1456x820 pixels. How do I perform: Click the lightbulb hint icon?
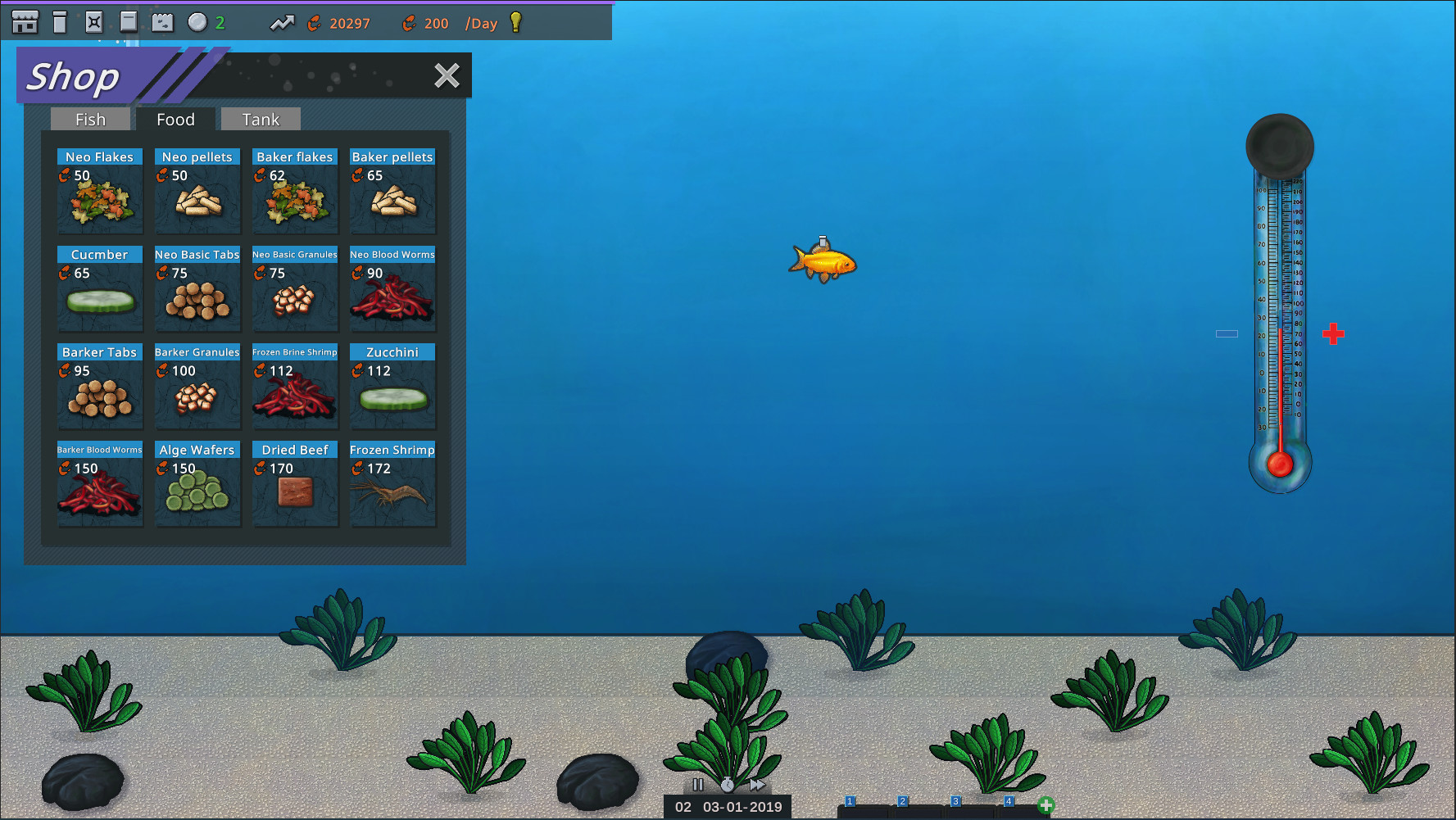point(515,23)
